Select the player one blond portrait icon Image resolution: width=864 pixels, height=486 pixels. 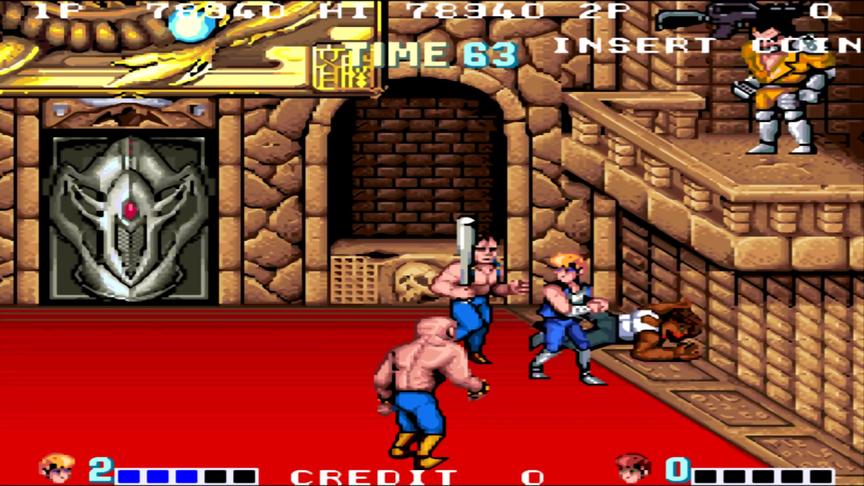click(x=56, y=467)
